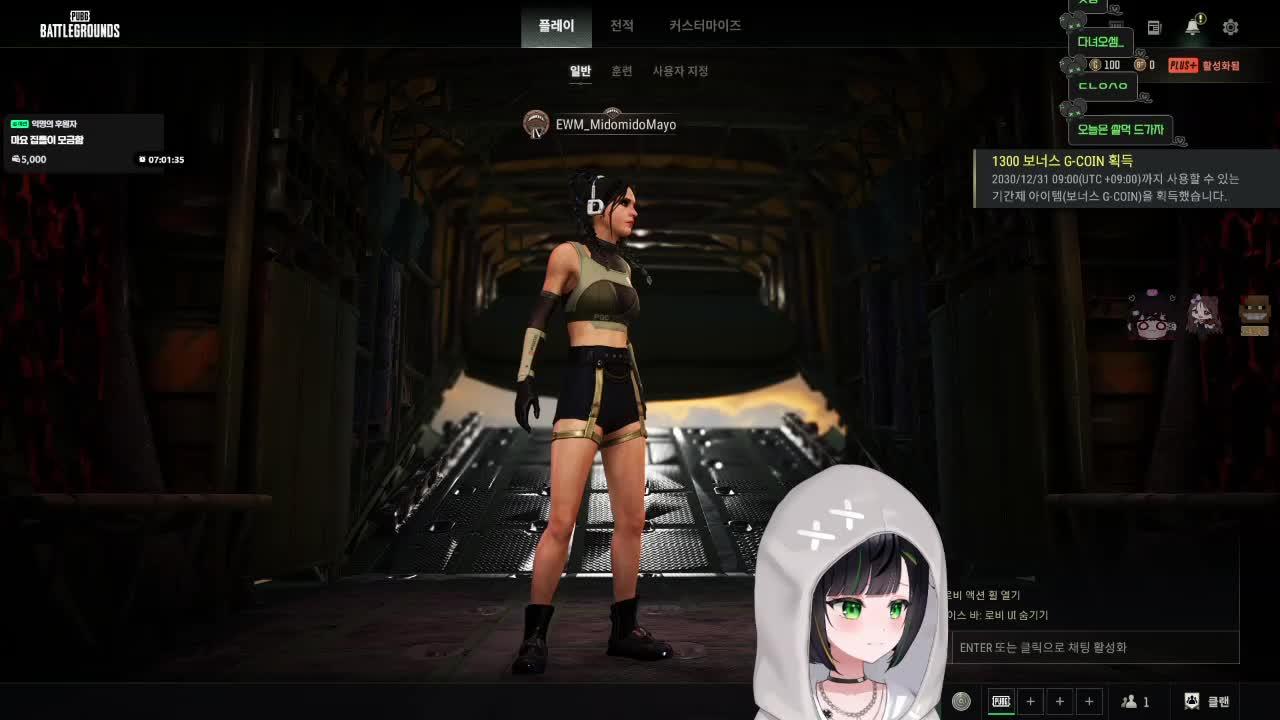Switch to the 전적 tab

click(x=620, y=25)
